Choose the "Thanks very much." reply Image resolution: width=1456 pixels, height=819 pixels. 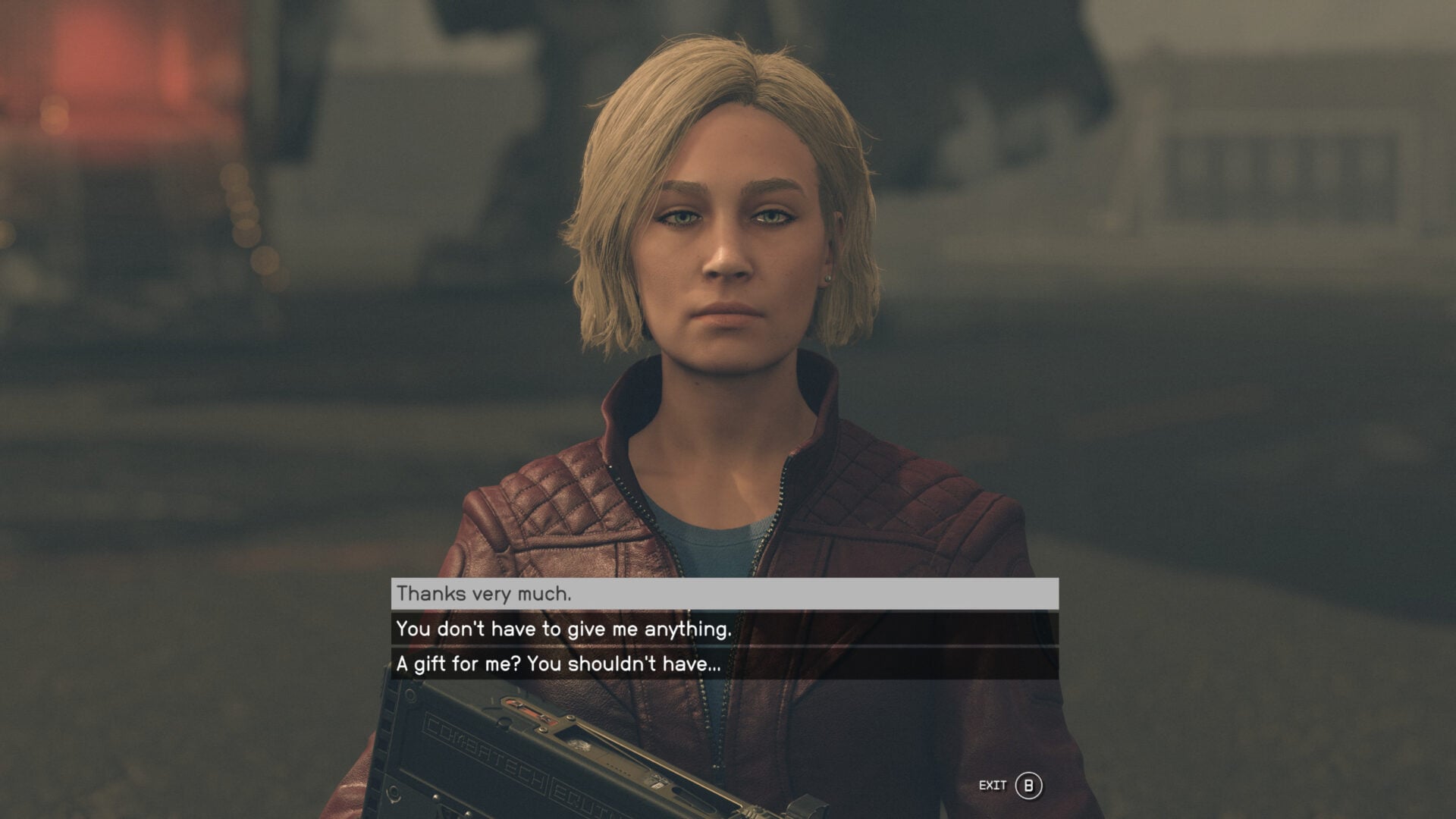(724, 594)
